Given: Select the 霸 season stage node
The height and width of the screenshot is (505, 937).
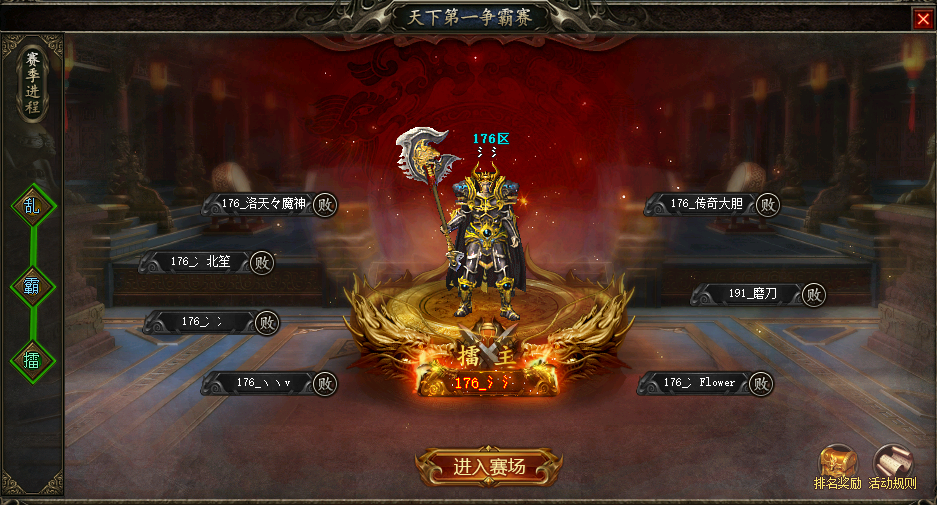Looking at the screenshot, I should pyautogui.click(x=32, y=286).
